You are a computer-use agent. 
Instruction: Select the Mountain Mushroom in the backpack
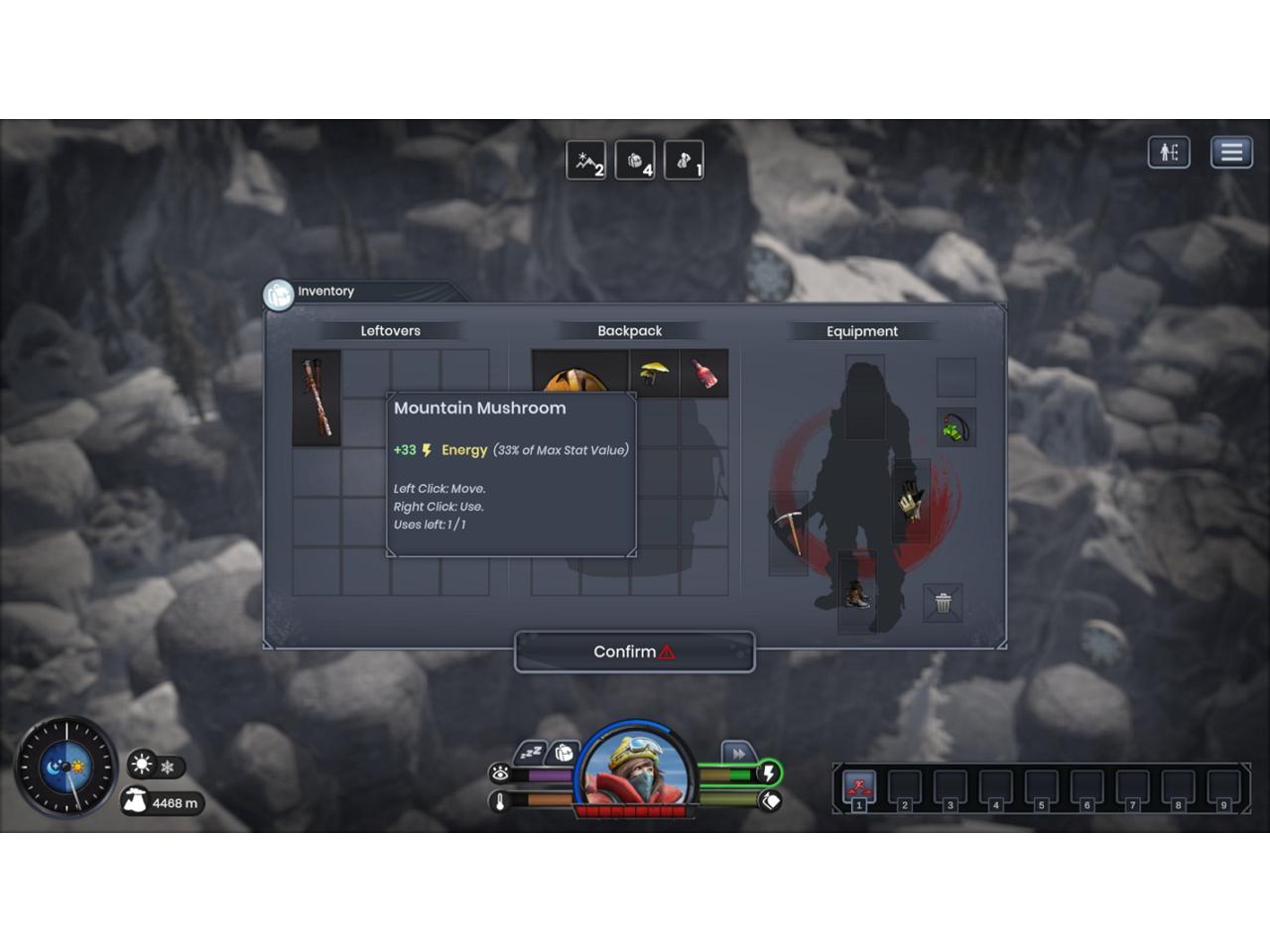coord(655,374)
